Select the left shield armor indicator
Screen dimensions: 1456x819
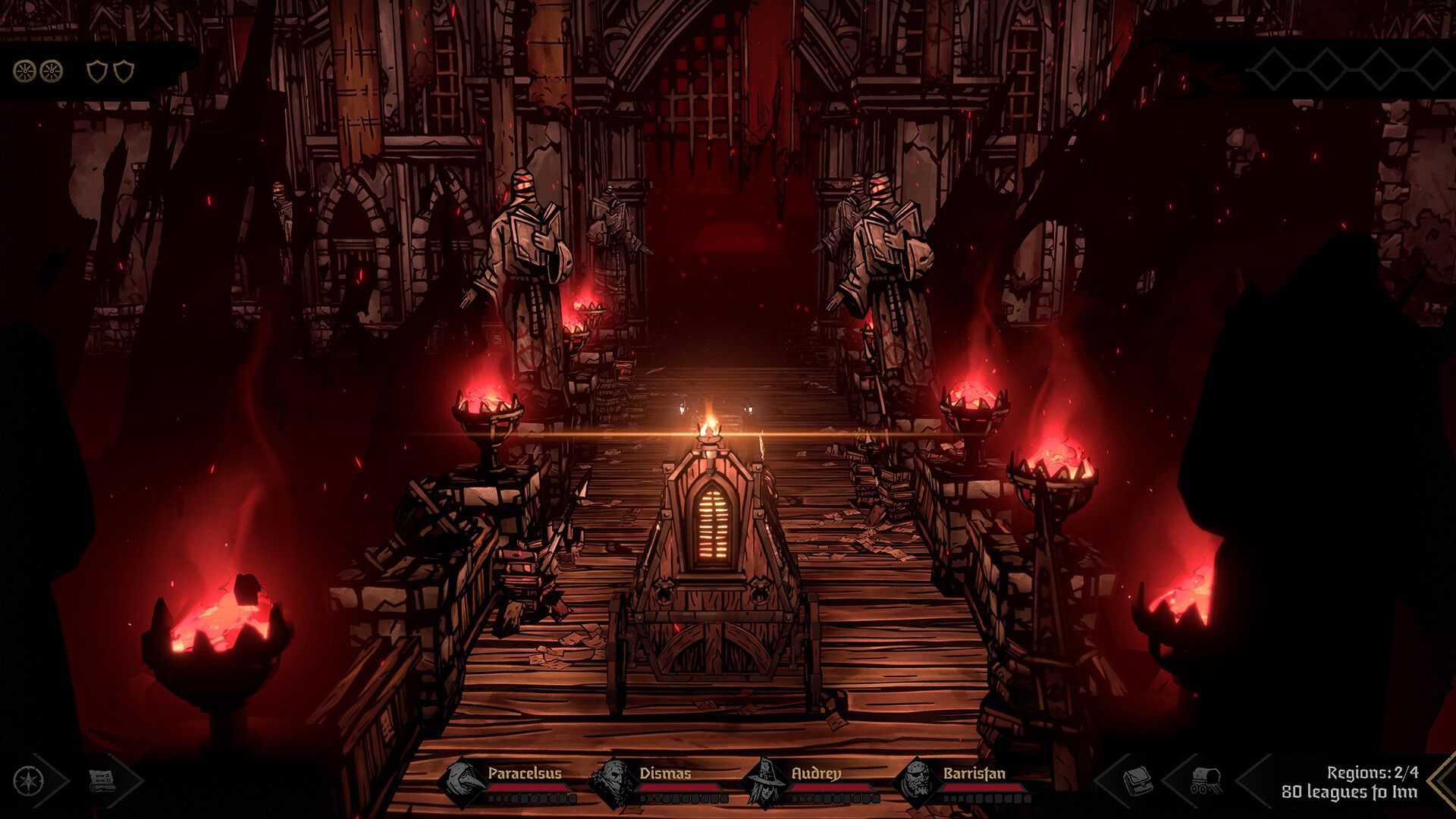click(x=97, y=71)
